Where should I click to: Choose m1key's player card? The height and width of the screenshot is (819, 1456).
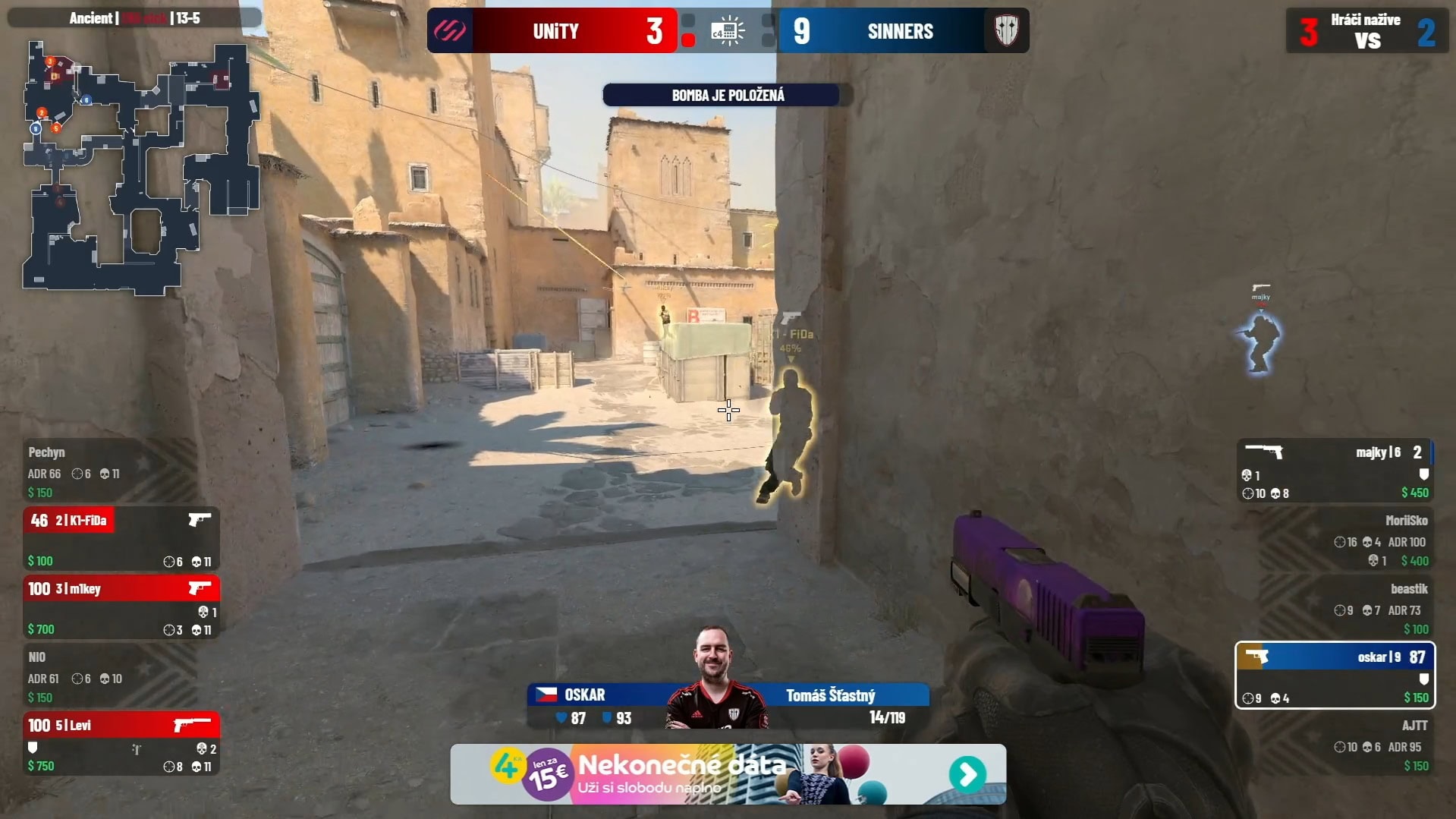121,607
